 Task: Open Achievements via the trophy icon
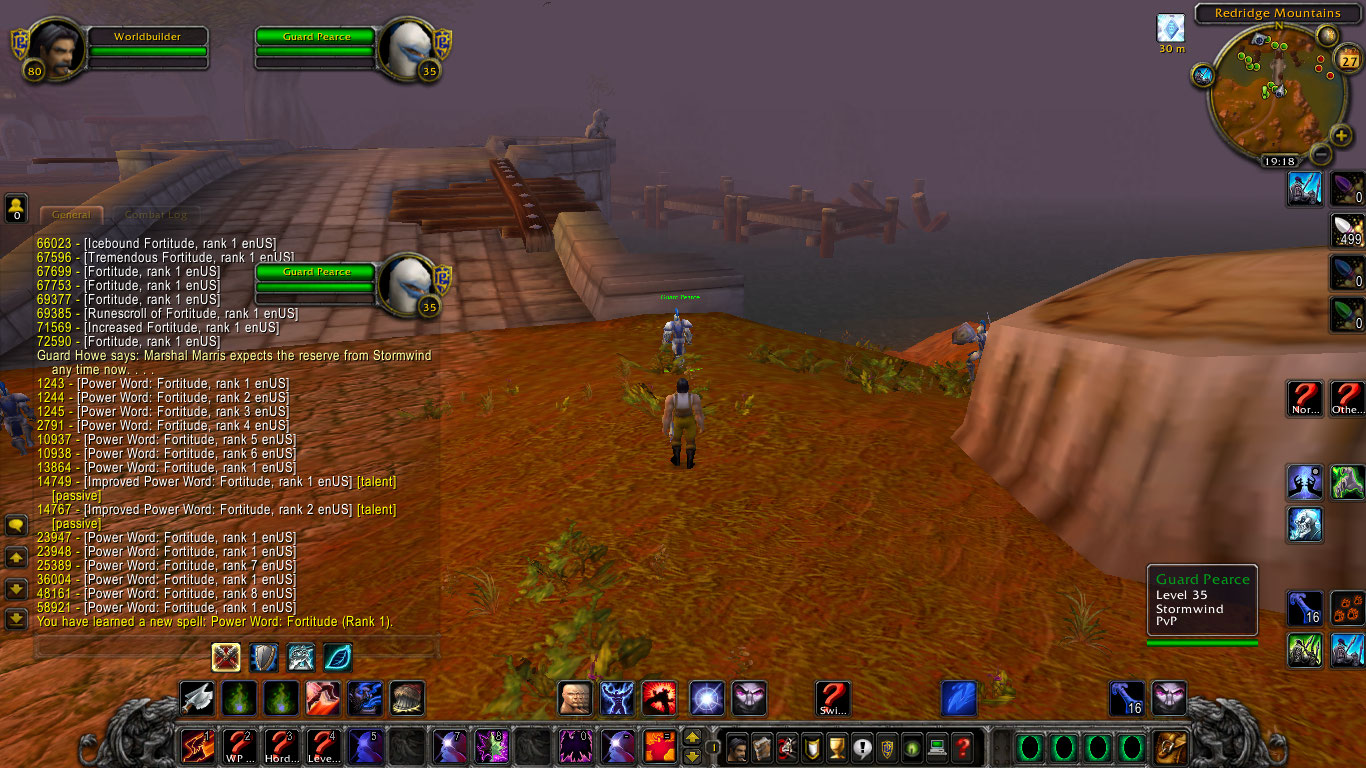[837, 746]
